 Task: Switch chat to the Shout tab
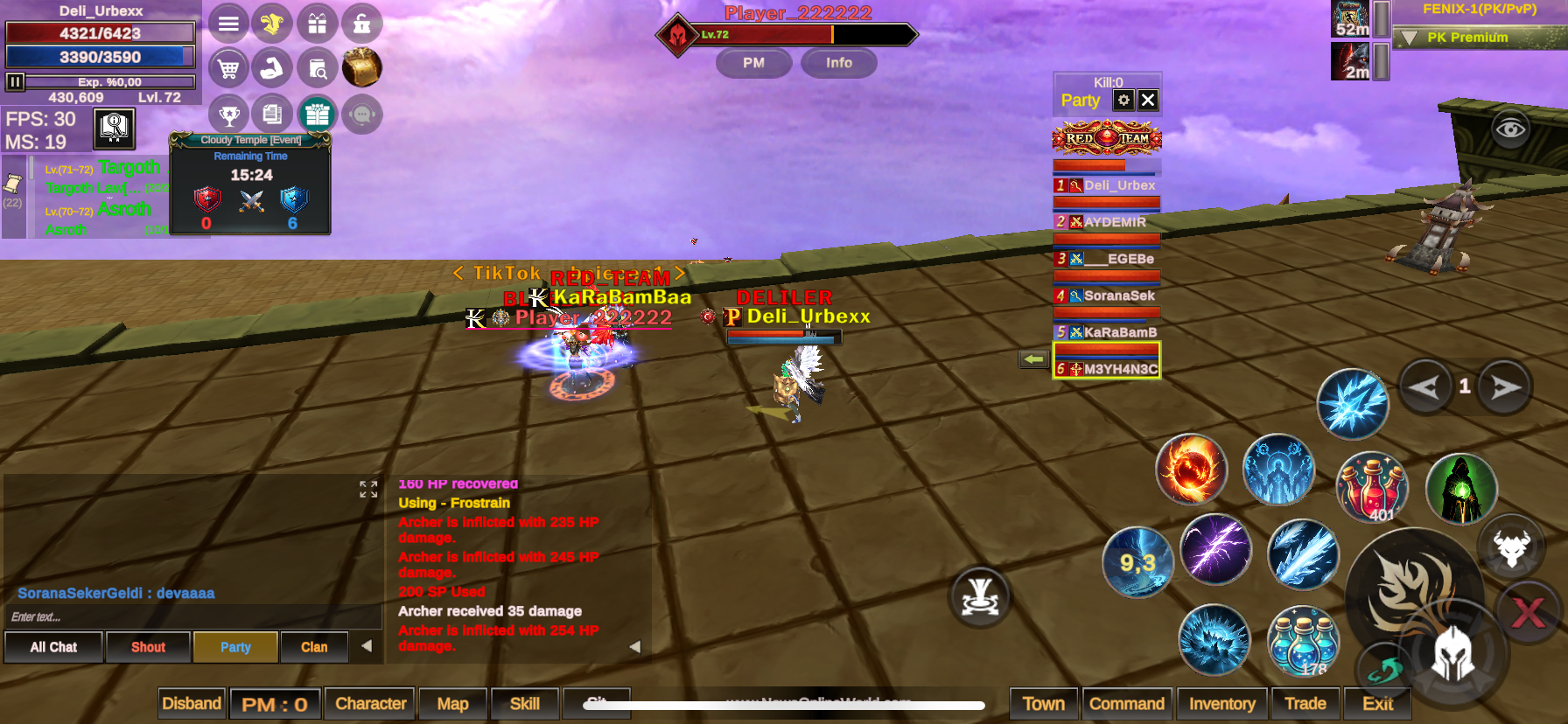point(148,647)
